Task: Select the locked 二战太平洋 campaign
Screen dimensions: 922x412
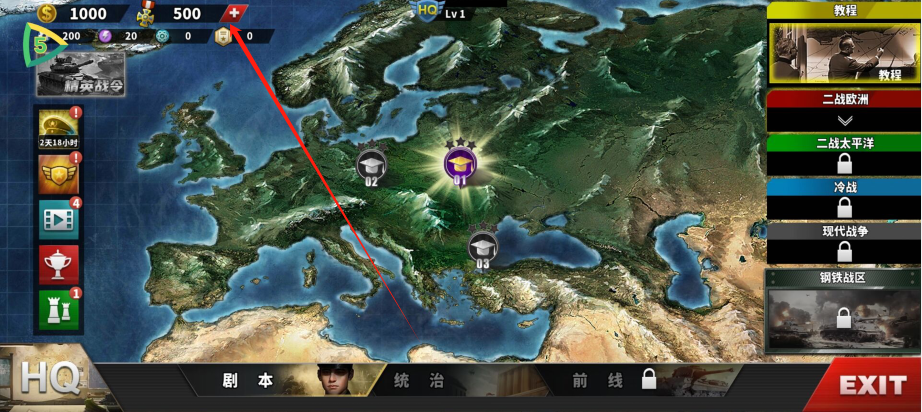Action: pyautogui.click(x=844, y=155)
